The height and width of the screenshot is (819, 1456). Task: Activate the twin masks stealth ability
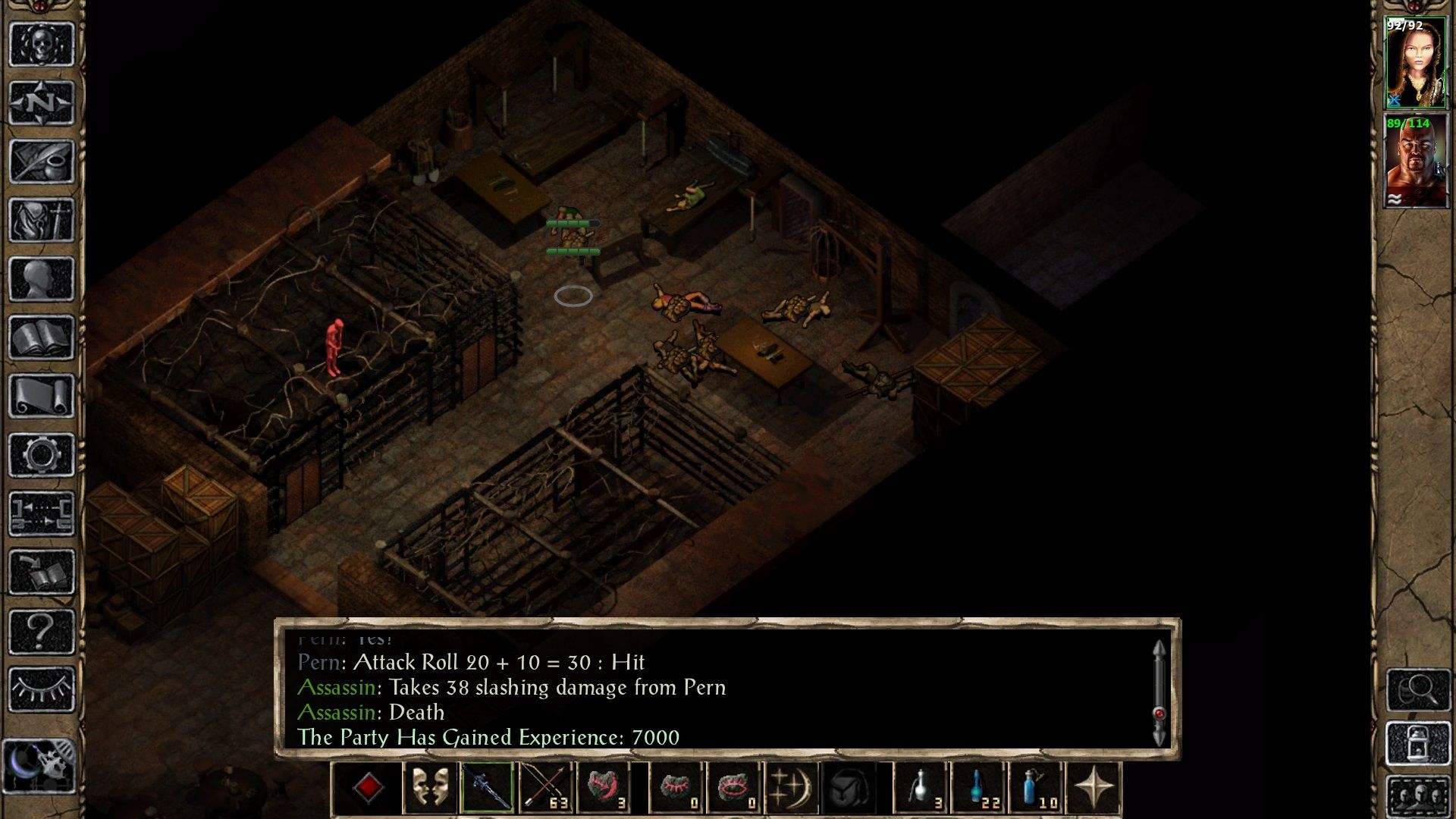tap(429, 788)
